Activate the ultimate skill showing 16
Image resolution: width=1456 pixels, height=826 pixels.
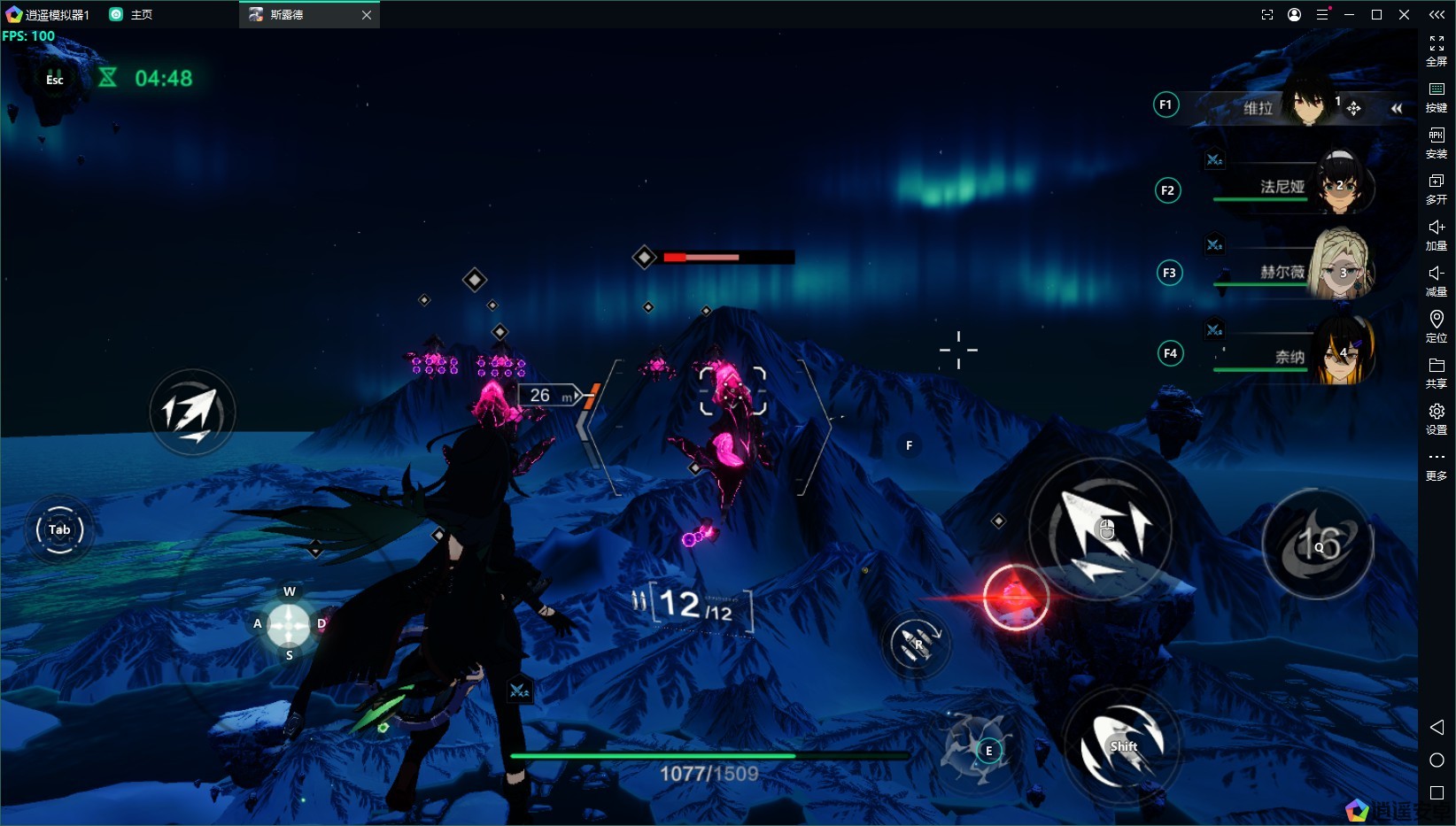coord(1318,544)
